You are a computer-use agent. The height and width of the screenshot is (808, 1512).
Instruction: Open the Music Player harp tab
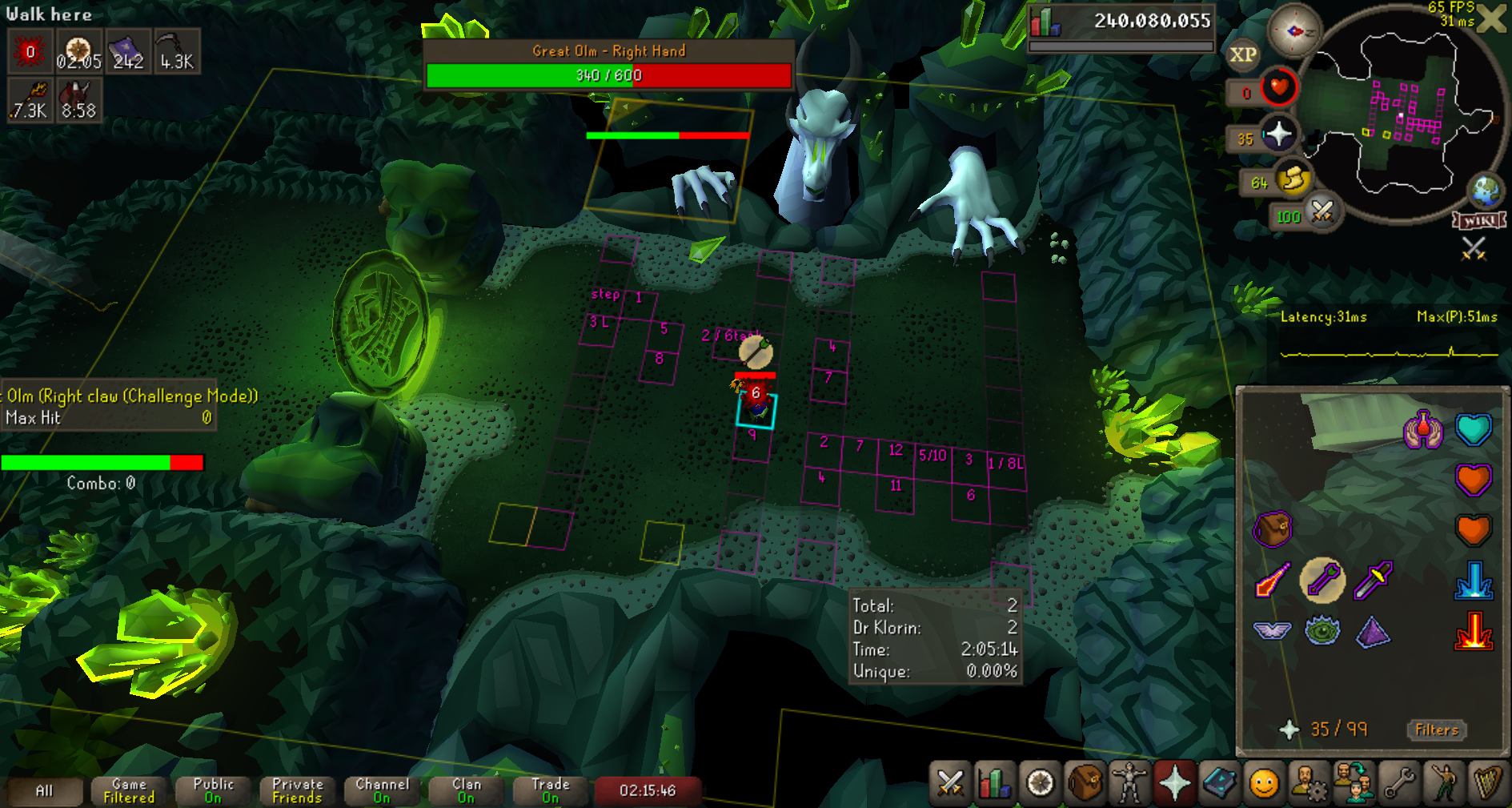tap(1487, 782)
